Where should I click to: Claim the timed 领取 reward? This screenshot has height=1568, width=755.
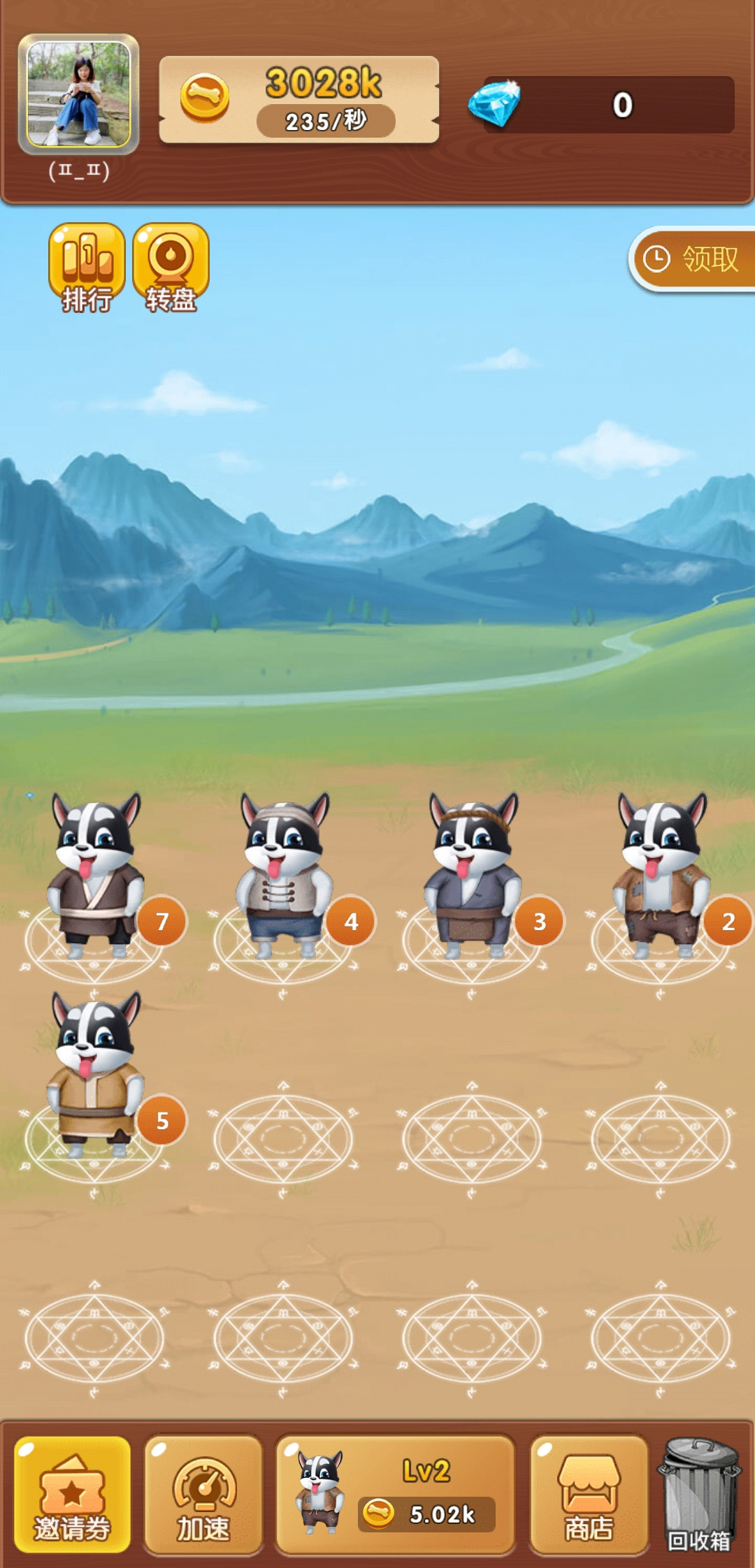[x=693, y=259]
